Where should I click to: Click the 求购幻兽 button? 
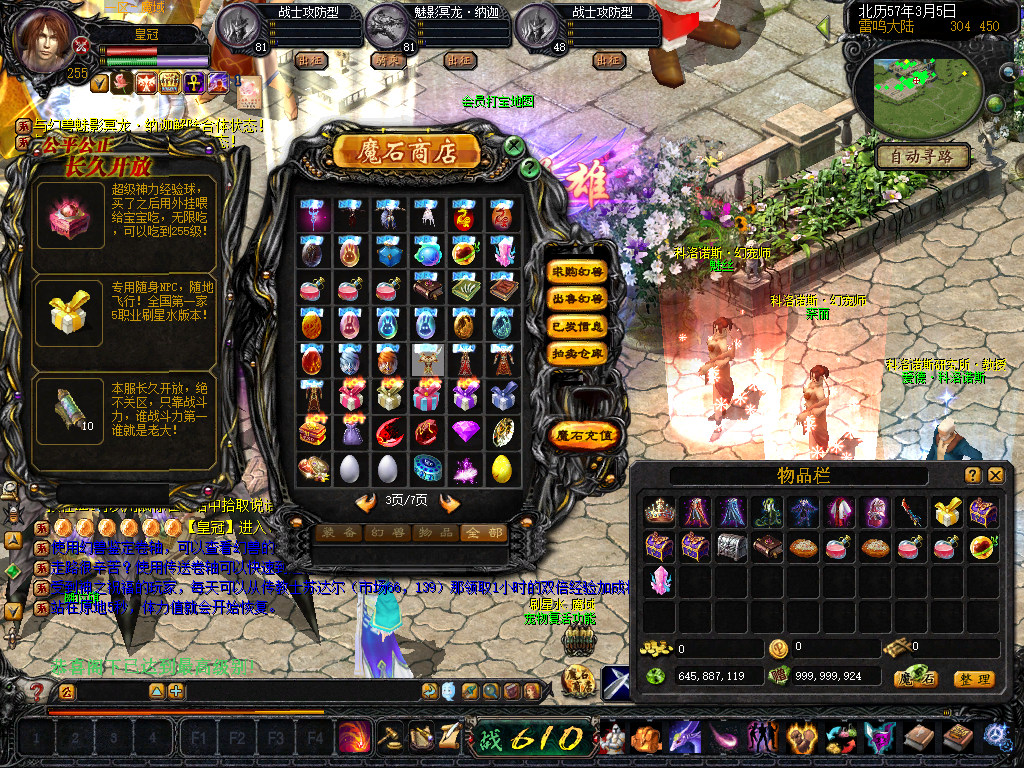click(577, 272)
